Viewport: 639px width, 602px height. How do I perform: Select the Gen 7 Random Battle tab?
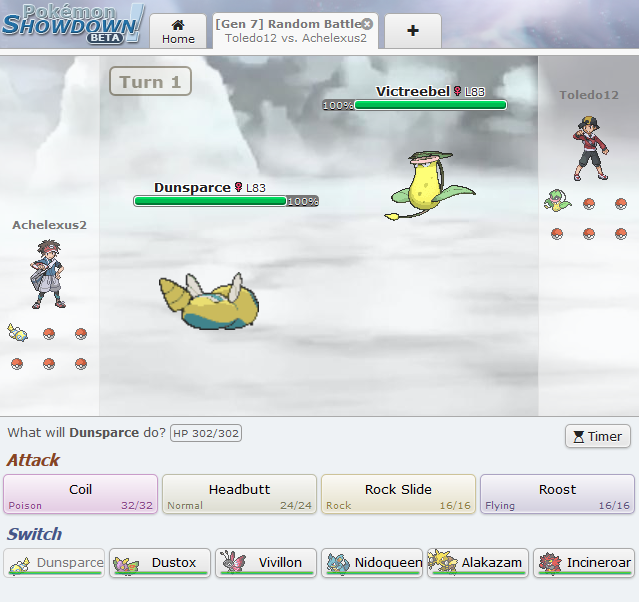(286, 31)
